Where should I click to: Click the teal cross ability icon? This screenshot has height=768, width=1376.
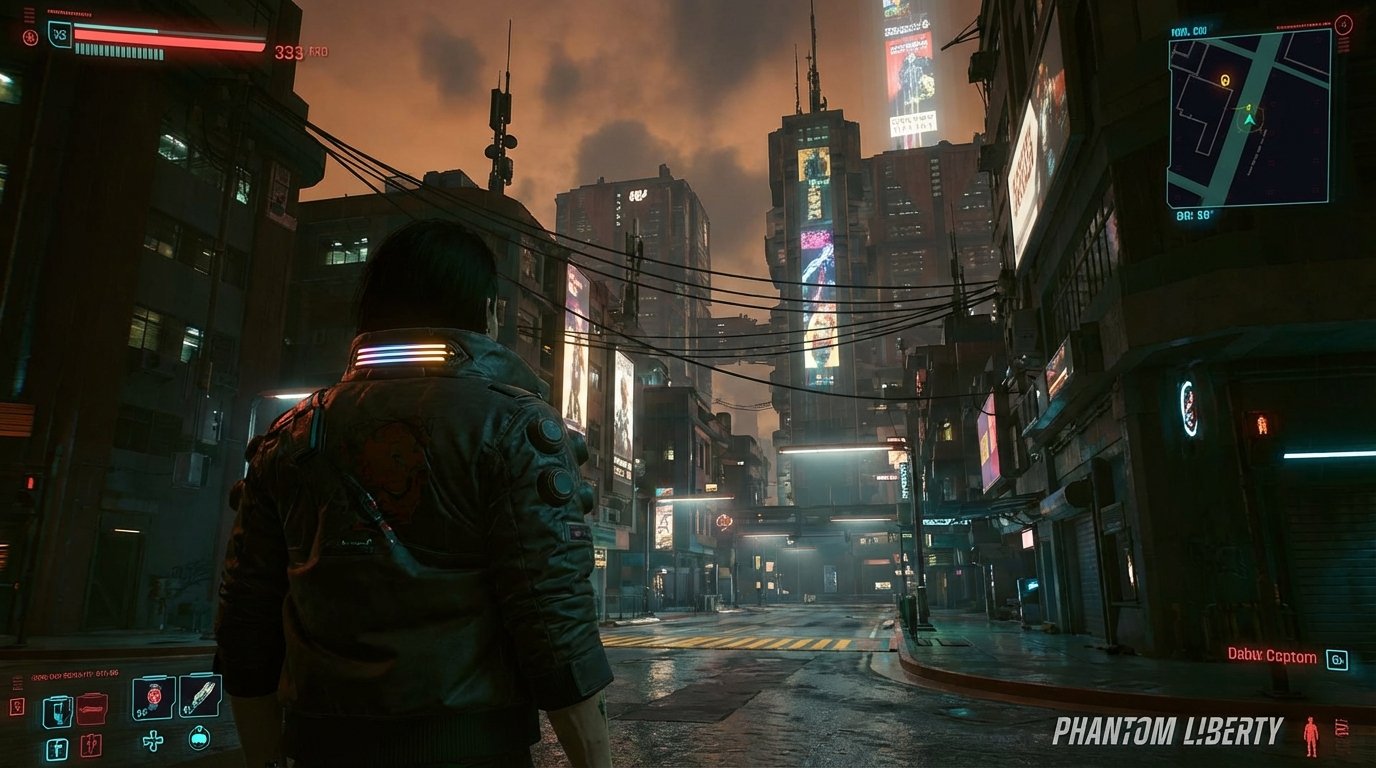153,742
